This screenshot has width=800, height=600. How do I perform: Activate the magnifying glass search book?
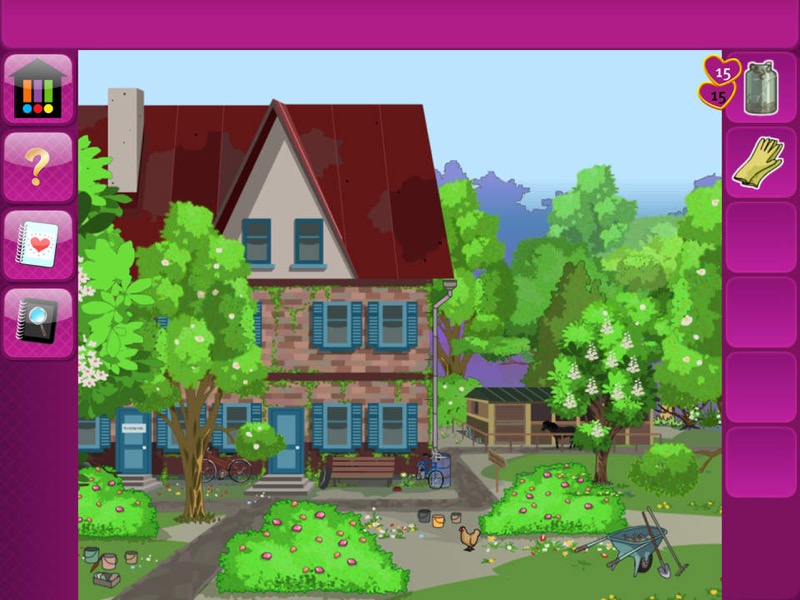(x=38, y=322)
